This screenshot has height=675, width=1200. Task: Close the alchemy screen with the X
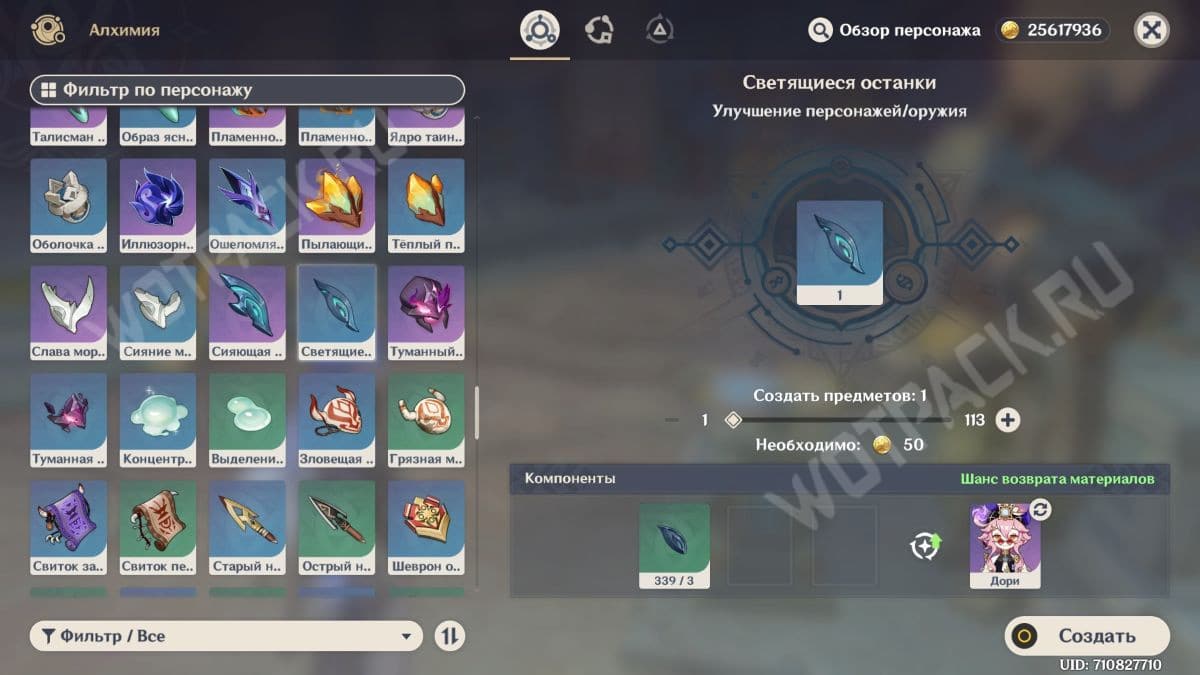[1151, 30]
